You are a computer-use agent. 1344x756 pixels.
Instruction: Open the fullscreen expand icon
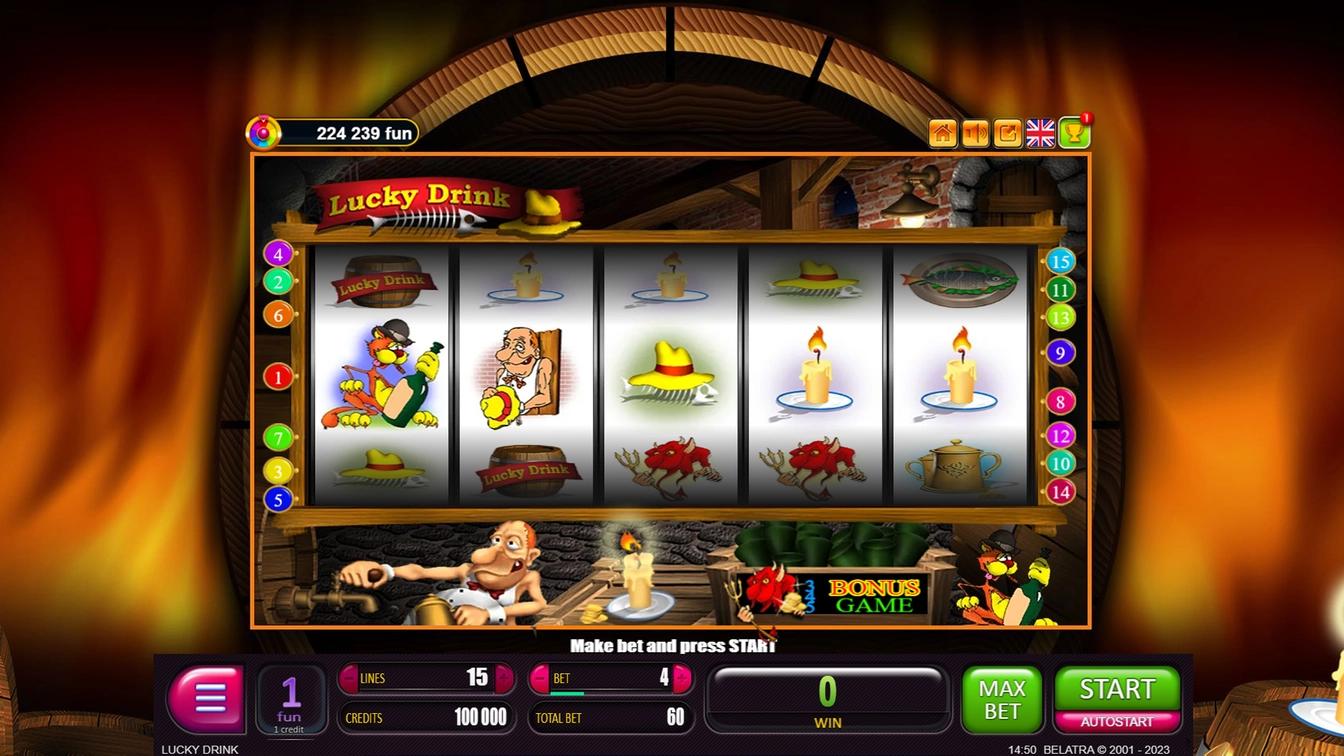[x=1008, y=133]
